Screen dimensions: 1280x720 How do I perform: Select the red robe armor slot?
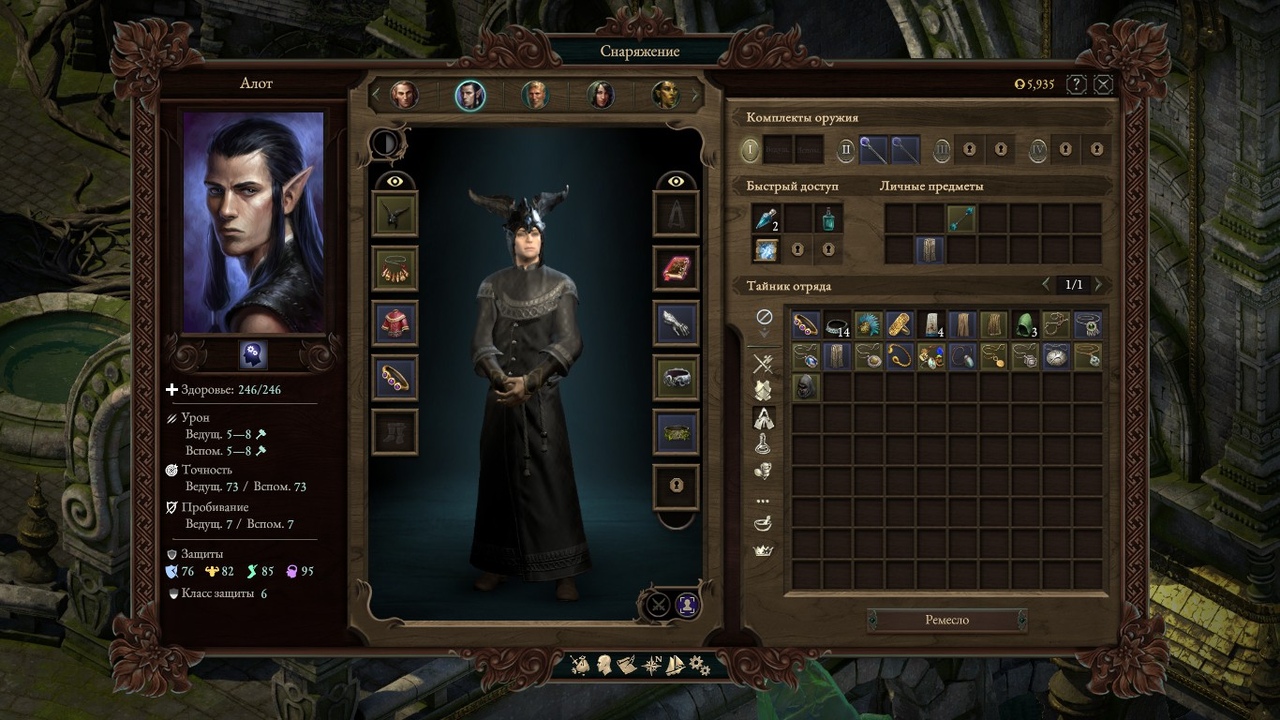(x=395, y=323)
